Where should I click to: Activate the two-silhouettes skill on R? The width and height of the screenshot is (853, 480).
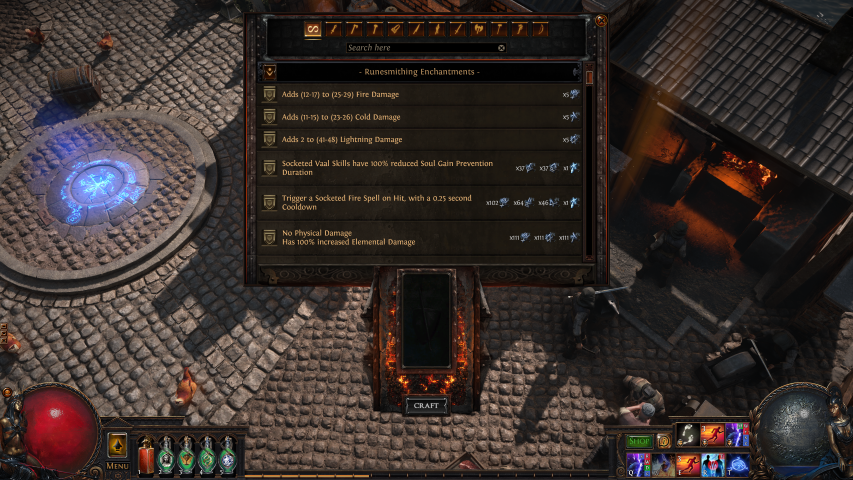pyautogui.click(x=711, y=464)
